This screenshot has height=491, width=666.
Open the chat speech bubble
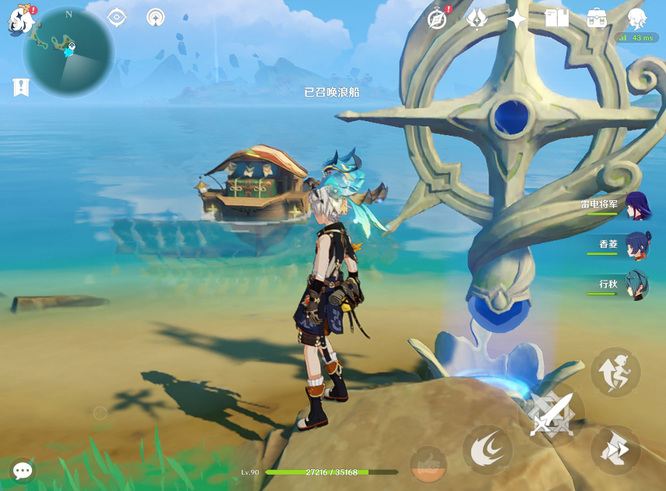[22, 469]
